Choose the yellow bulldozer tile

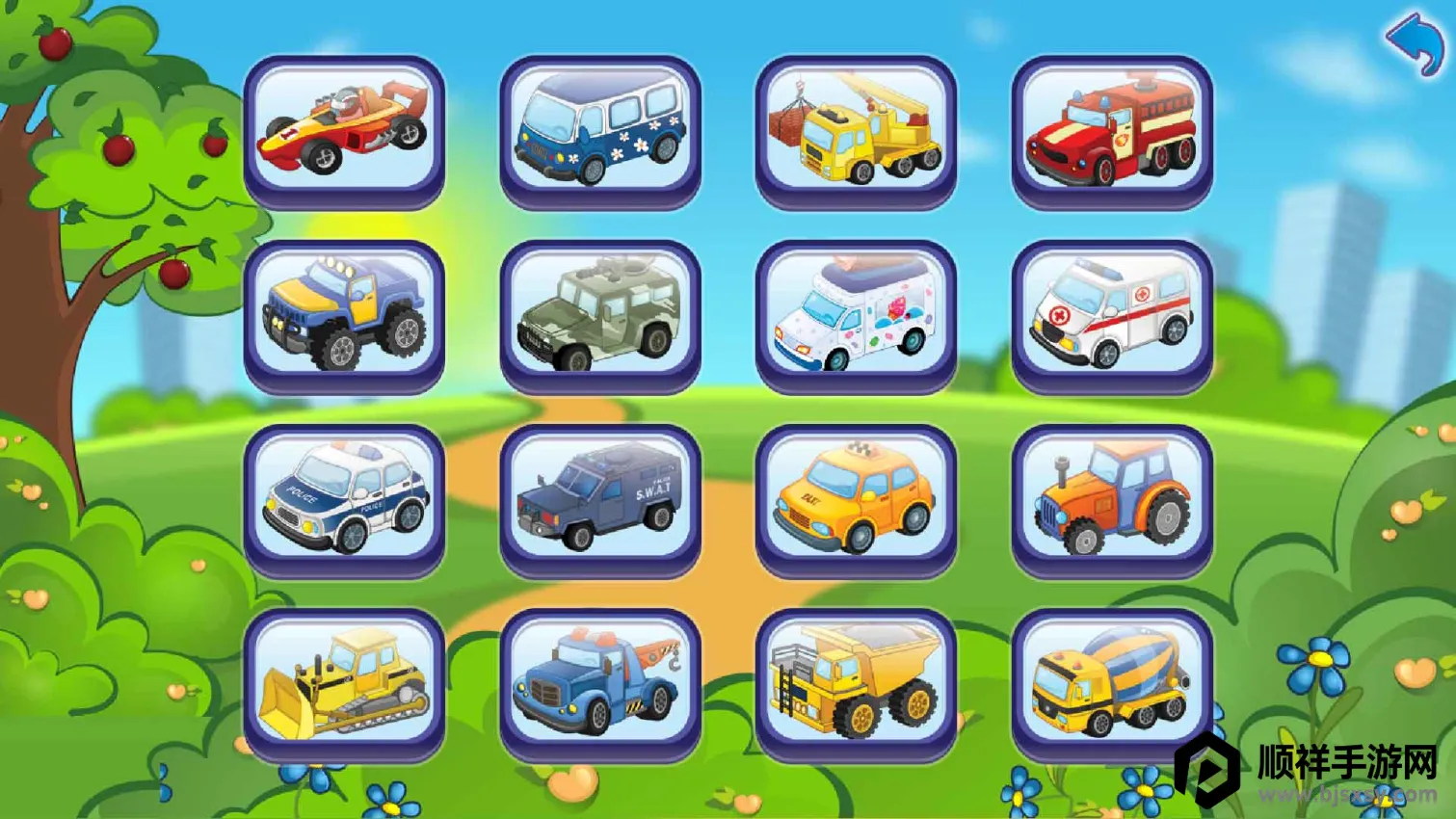[x=344, y=682]
